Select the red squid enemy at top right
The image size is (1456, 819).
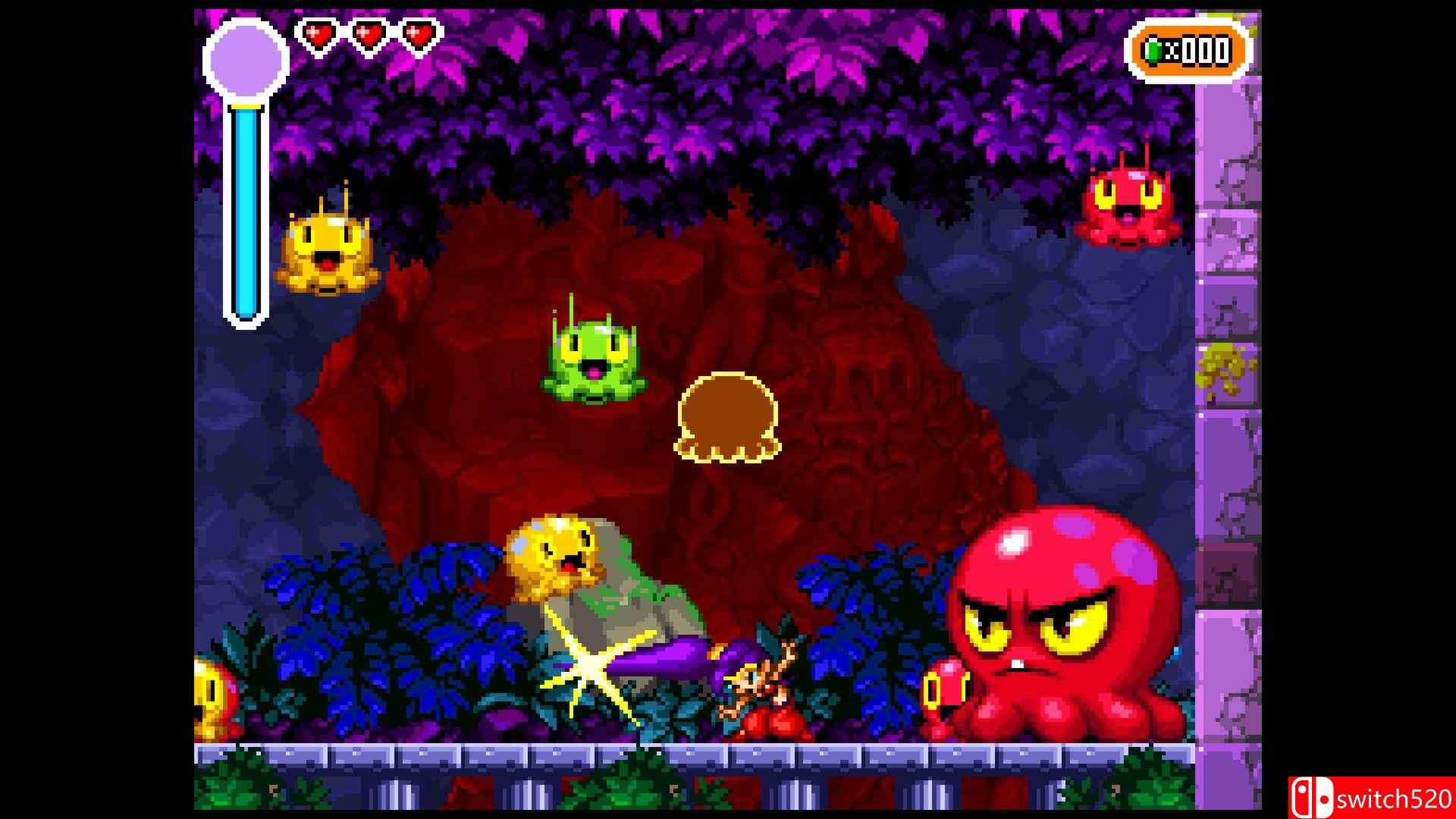click(1130, 209)
